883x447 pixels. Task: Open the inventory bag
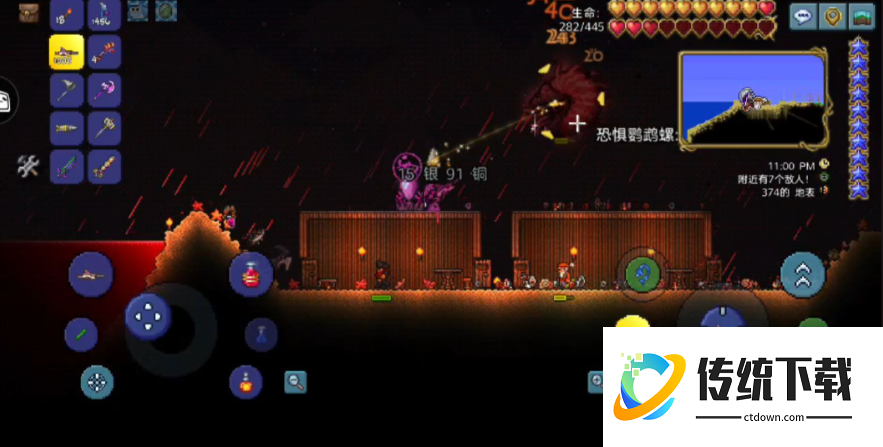(x=28, y=12)
